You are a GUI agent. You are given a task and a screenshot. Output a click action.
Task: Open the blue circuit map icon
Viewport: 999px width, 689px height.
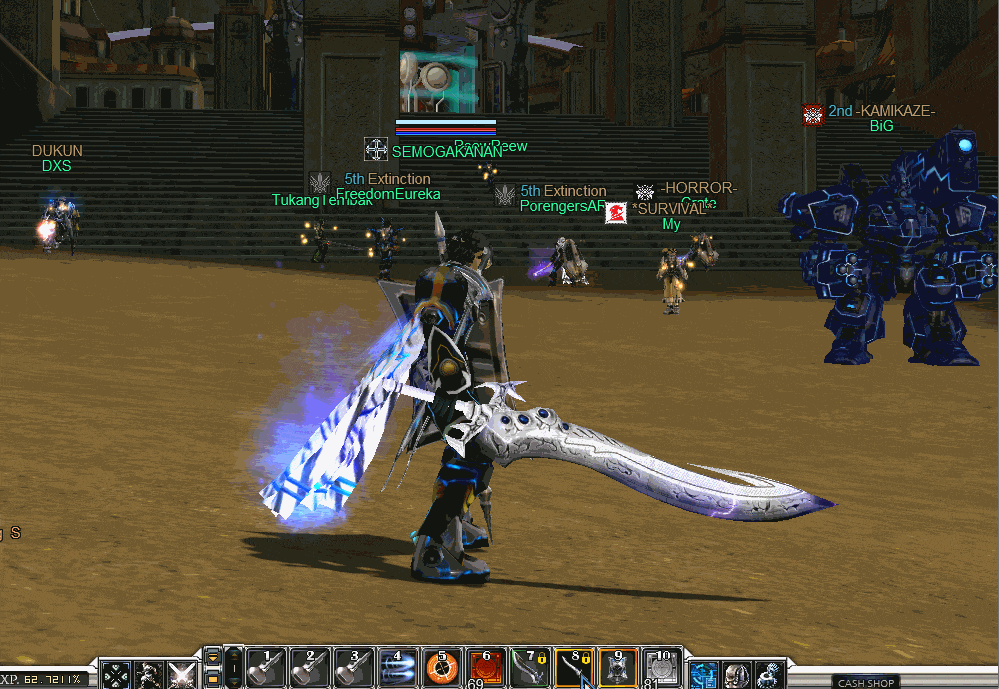tap(704, 675)
